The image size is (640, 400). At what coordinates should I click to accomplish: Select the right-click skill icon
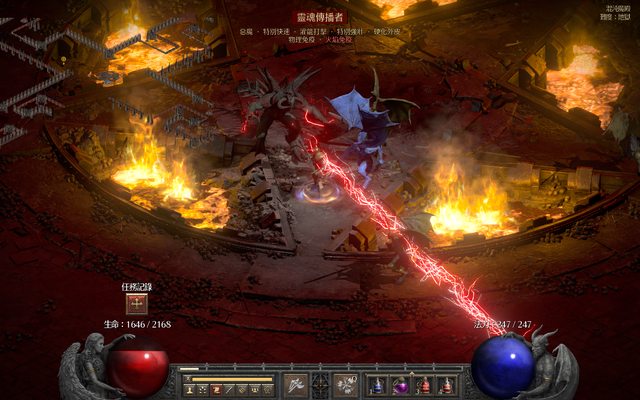[x=346, y=384]
